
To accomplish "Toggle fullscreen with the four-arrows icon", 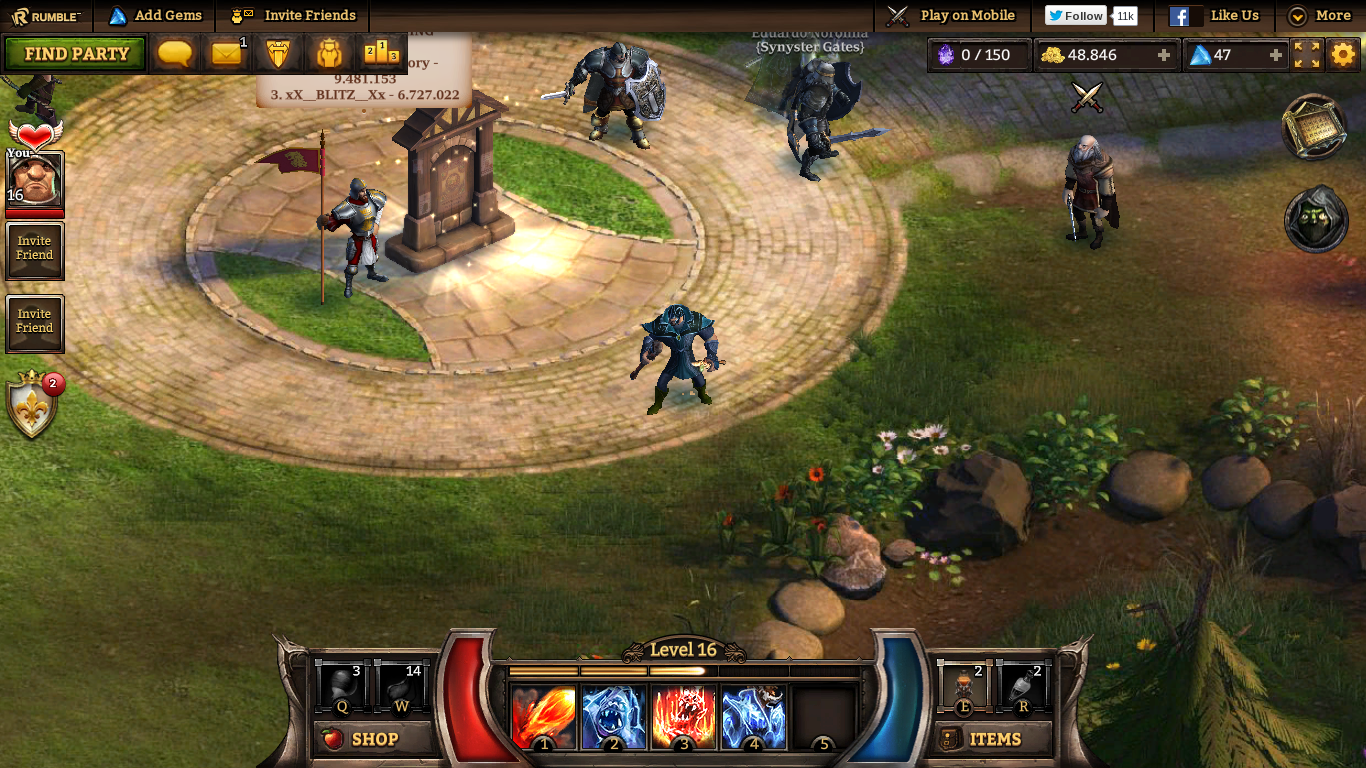I will (1307, 55).
